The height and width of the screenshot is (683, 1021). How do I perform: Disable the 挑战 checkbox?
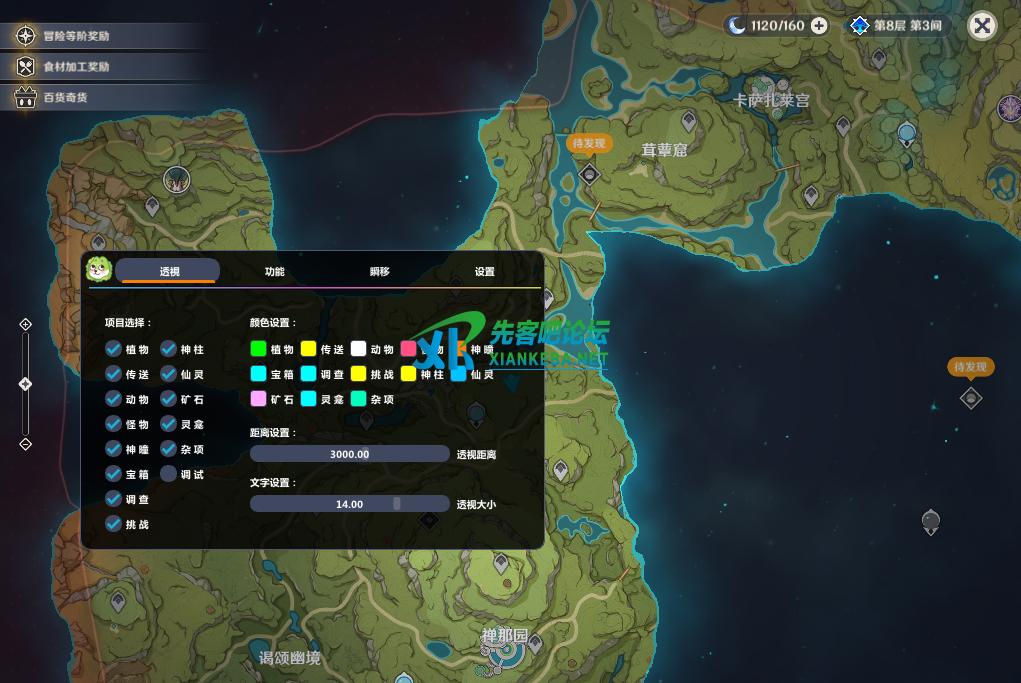(114, 524)
